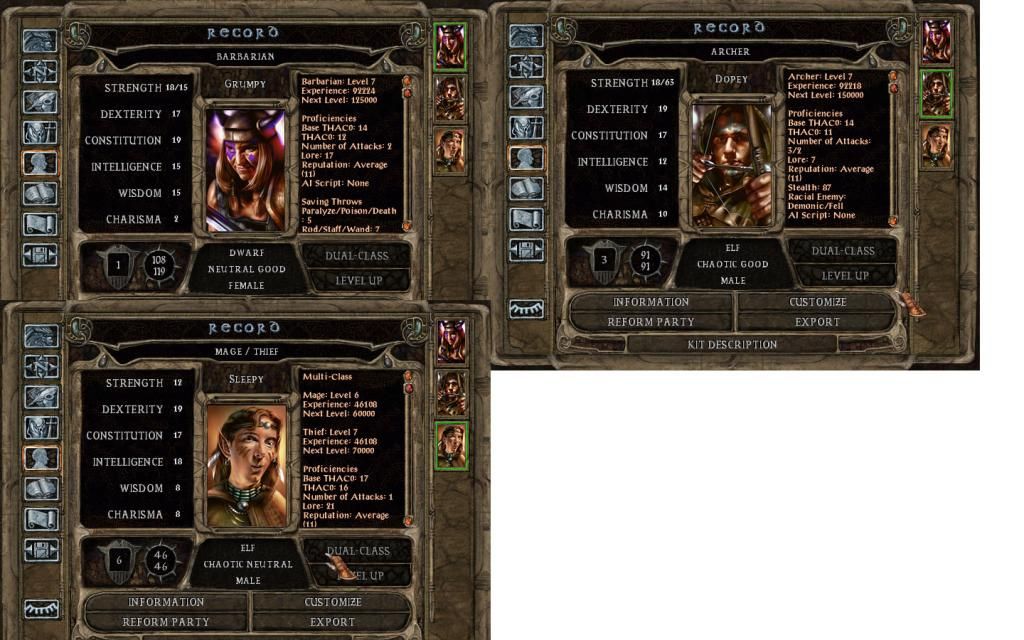This screenshot has width=1024, height=640.
Task: Select Grumpy's green-framed portrait beside the Barbarian record
Action: pos(451,45)
